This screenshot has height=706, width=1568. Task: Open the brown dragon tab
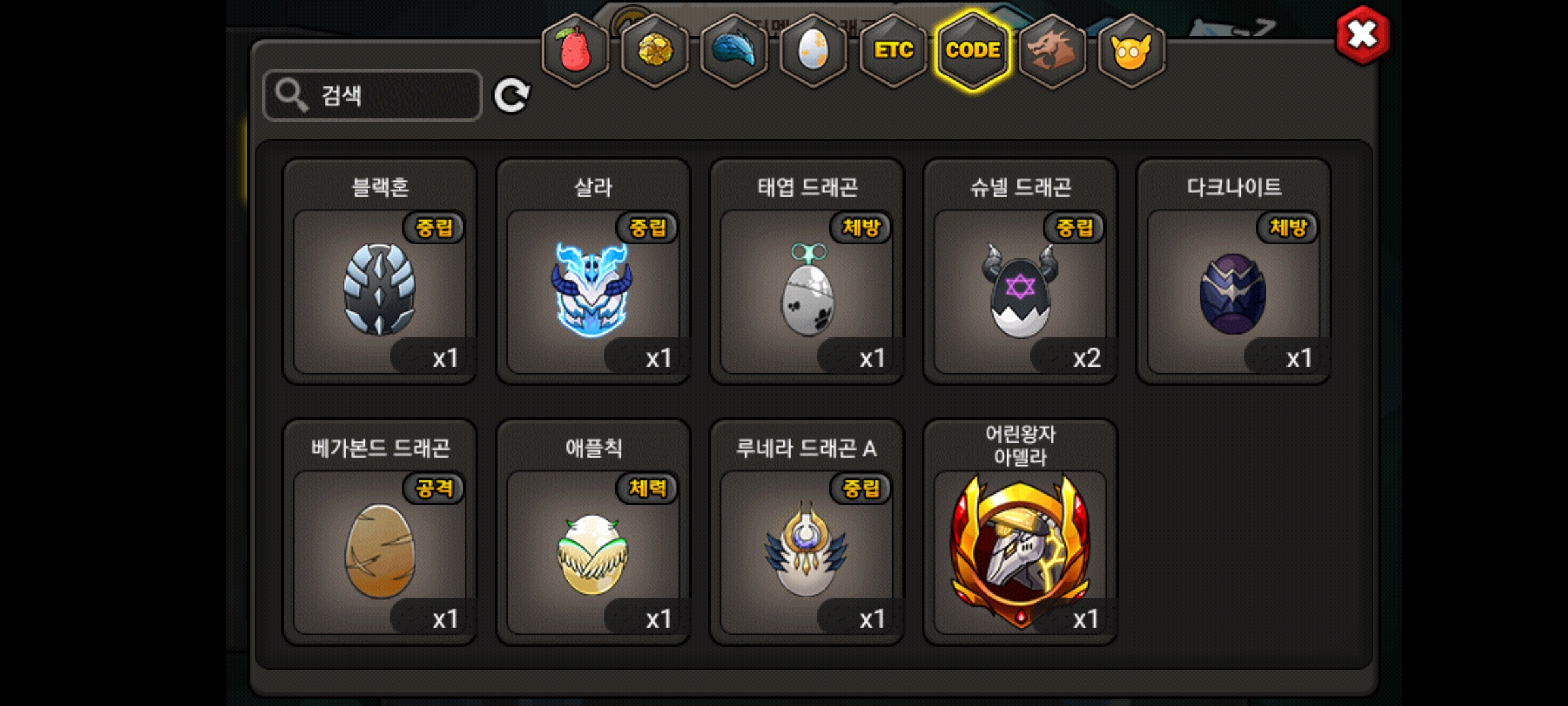point(1053,50)
